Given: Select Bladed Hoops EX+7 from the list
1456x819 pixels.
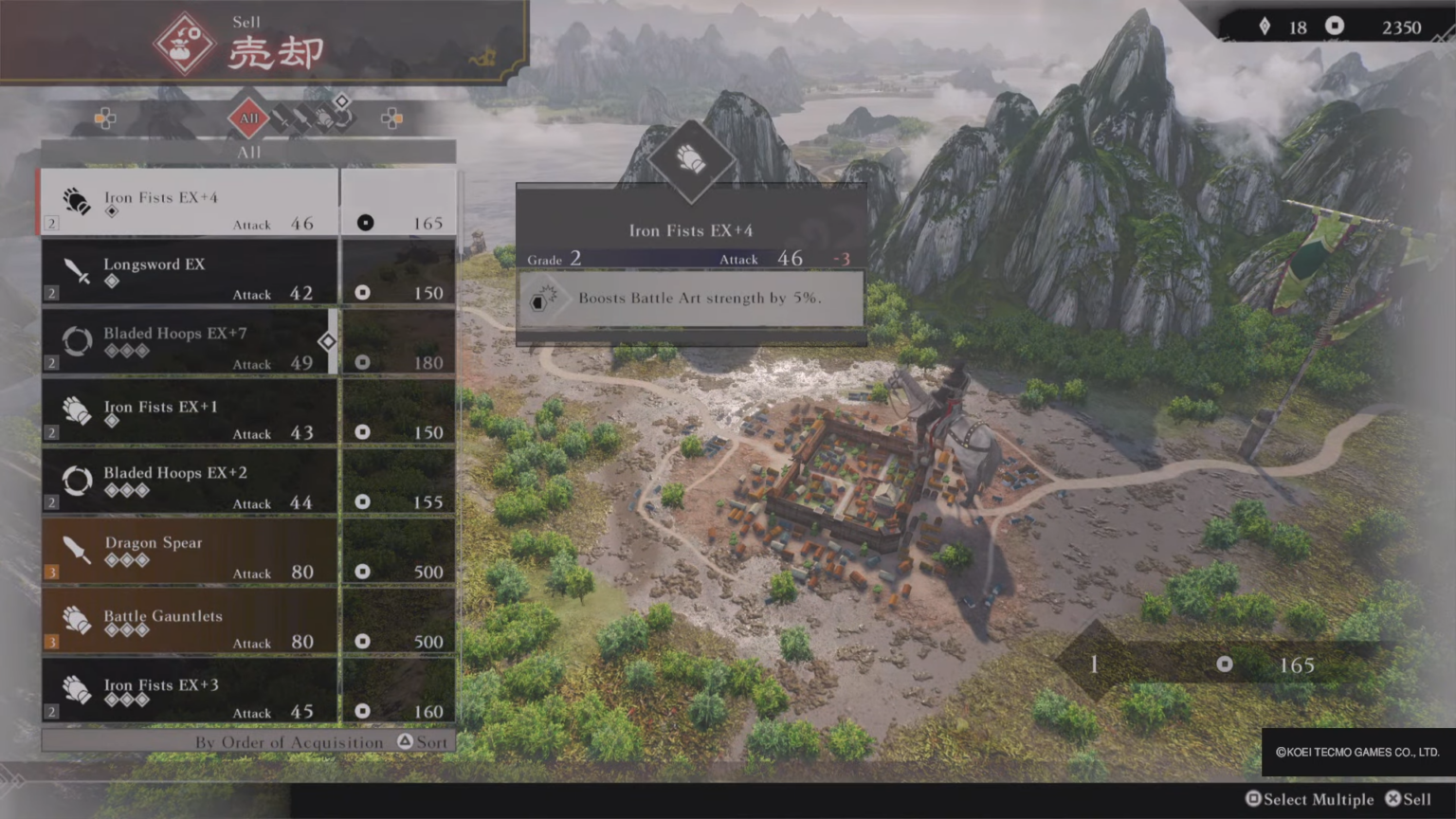Looking at the screenshot, I should 190,342.
